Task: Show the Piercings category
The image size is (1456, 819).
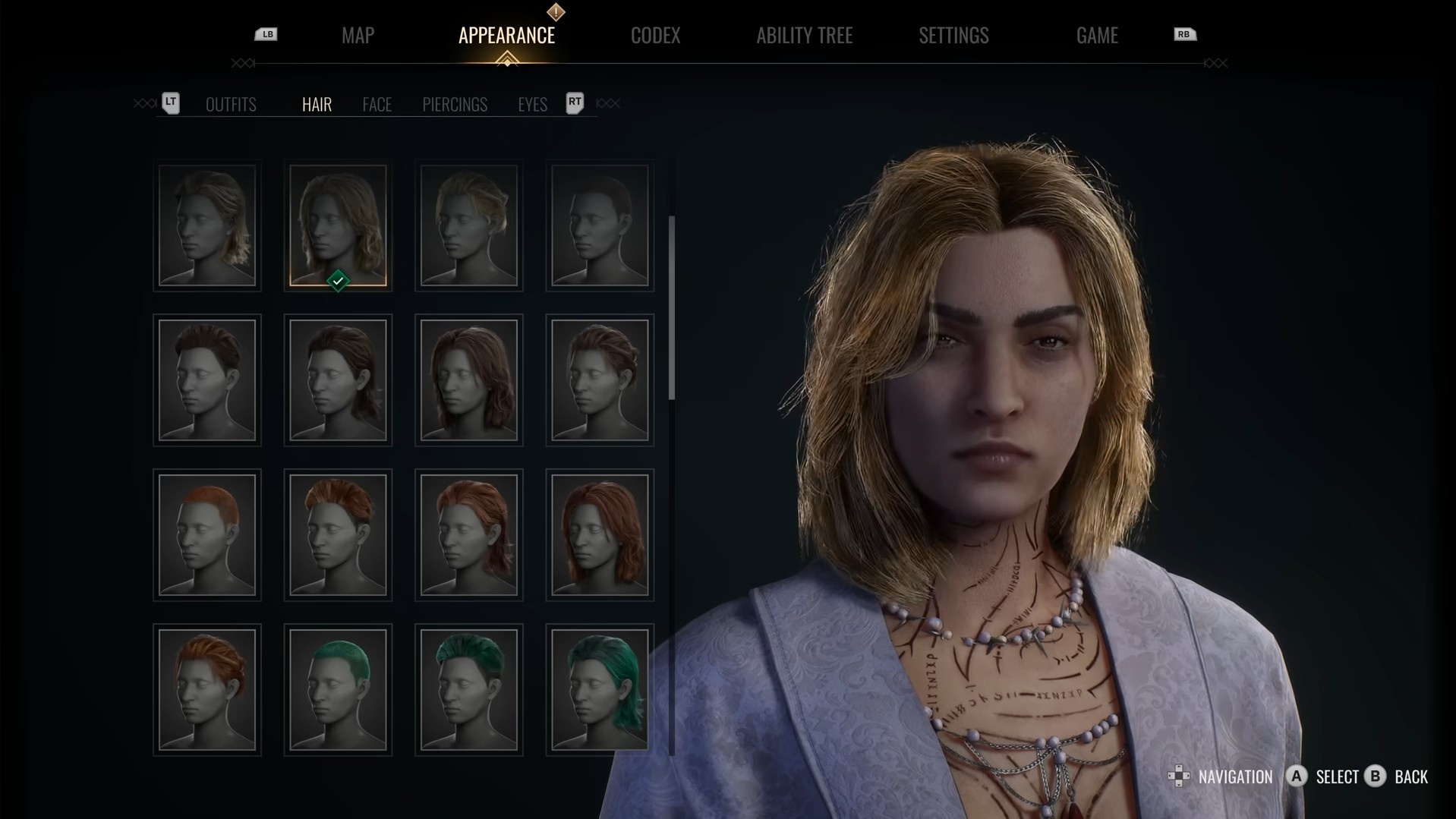Action: [x=454, y=105]
